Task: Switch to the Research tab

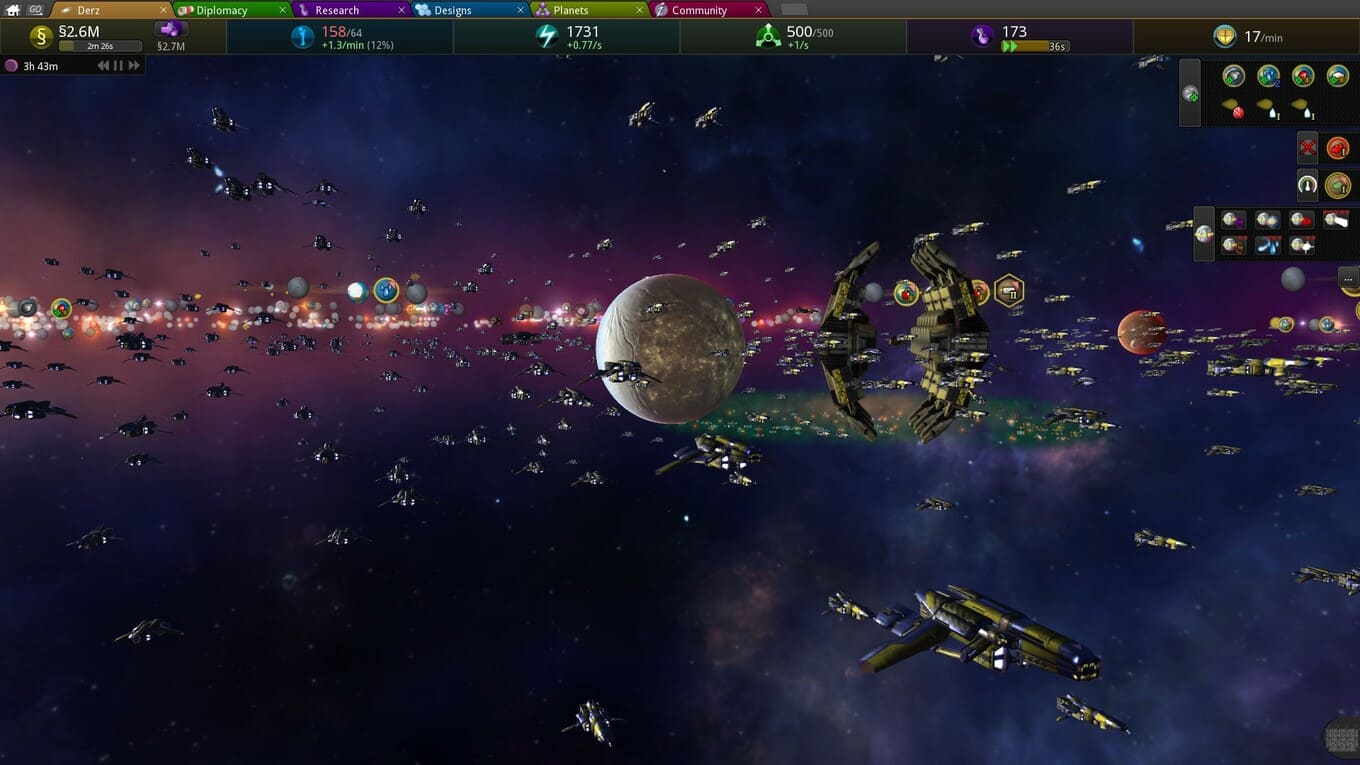Action: [337, 10]
